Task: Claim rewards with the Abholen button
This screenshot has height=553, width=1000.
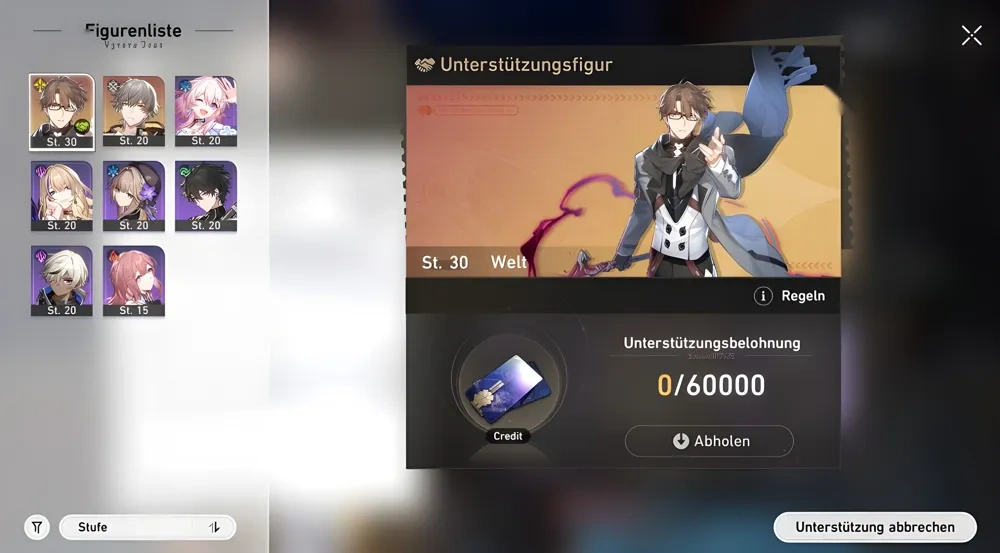Action: [x=709, y=441]
